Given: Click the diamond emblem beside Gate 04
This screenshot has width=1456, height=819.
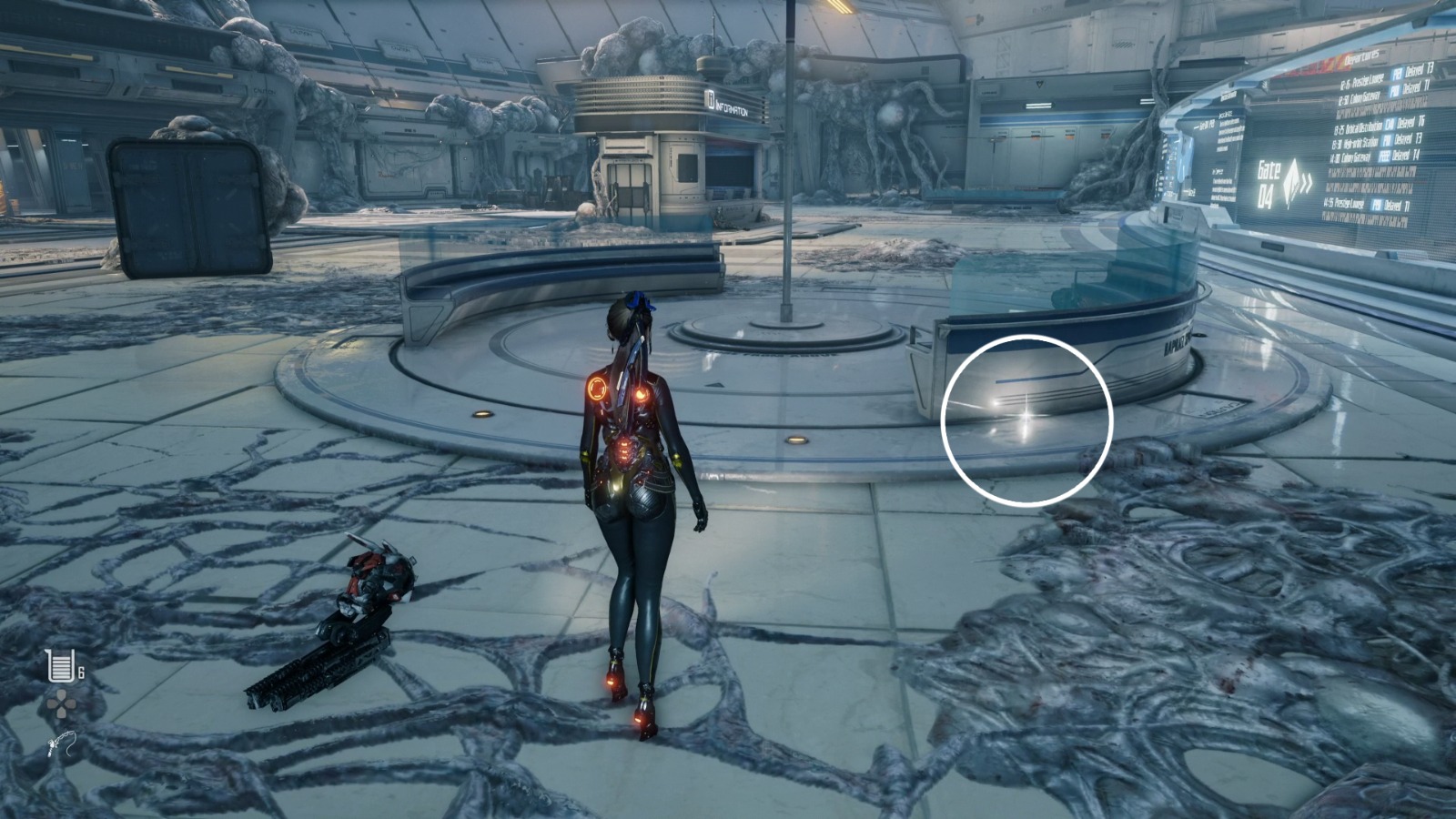Looking at the screenshot, I should pos(1292,180).
